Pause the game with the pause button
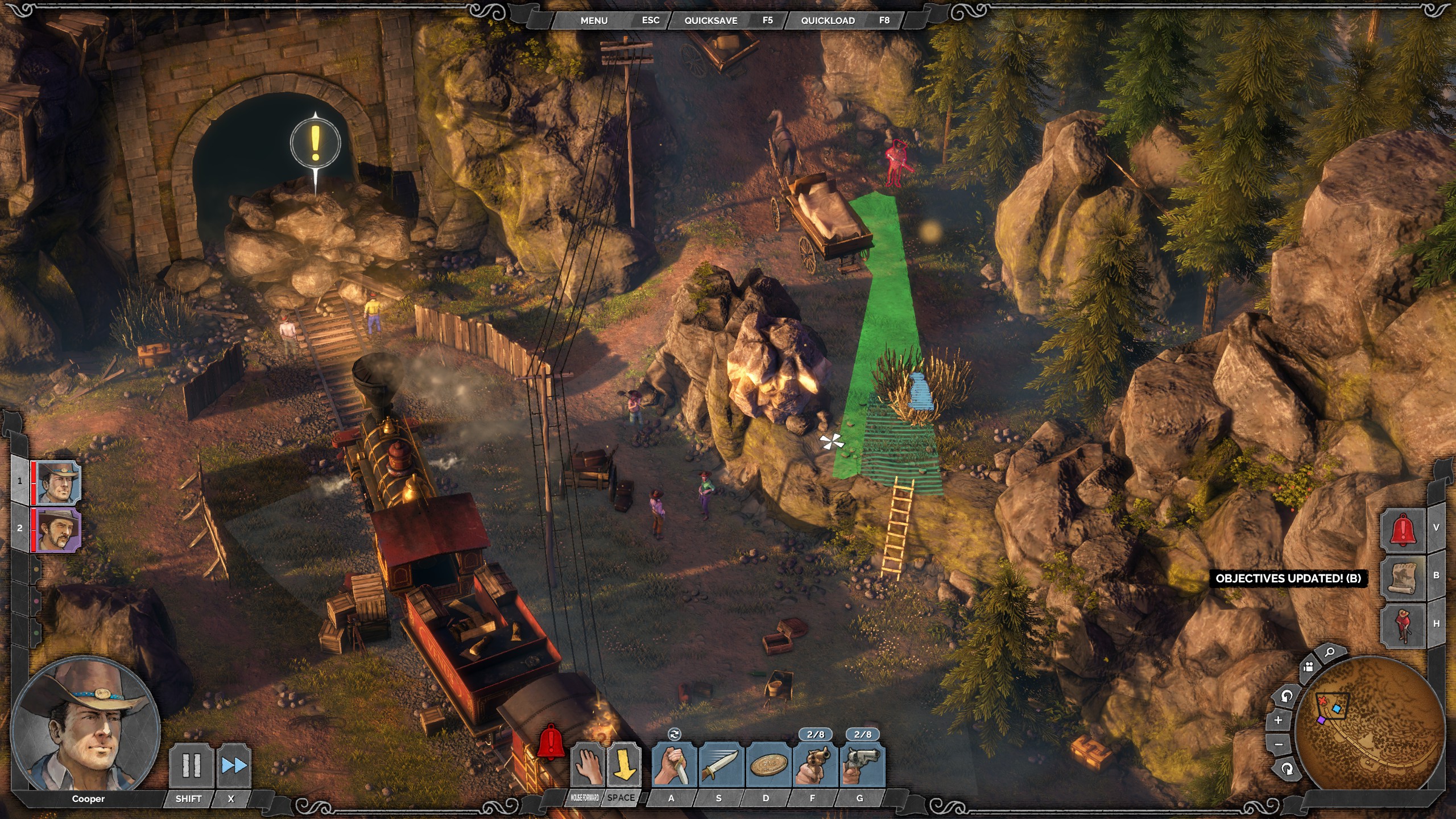 (191, 766)
